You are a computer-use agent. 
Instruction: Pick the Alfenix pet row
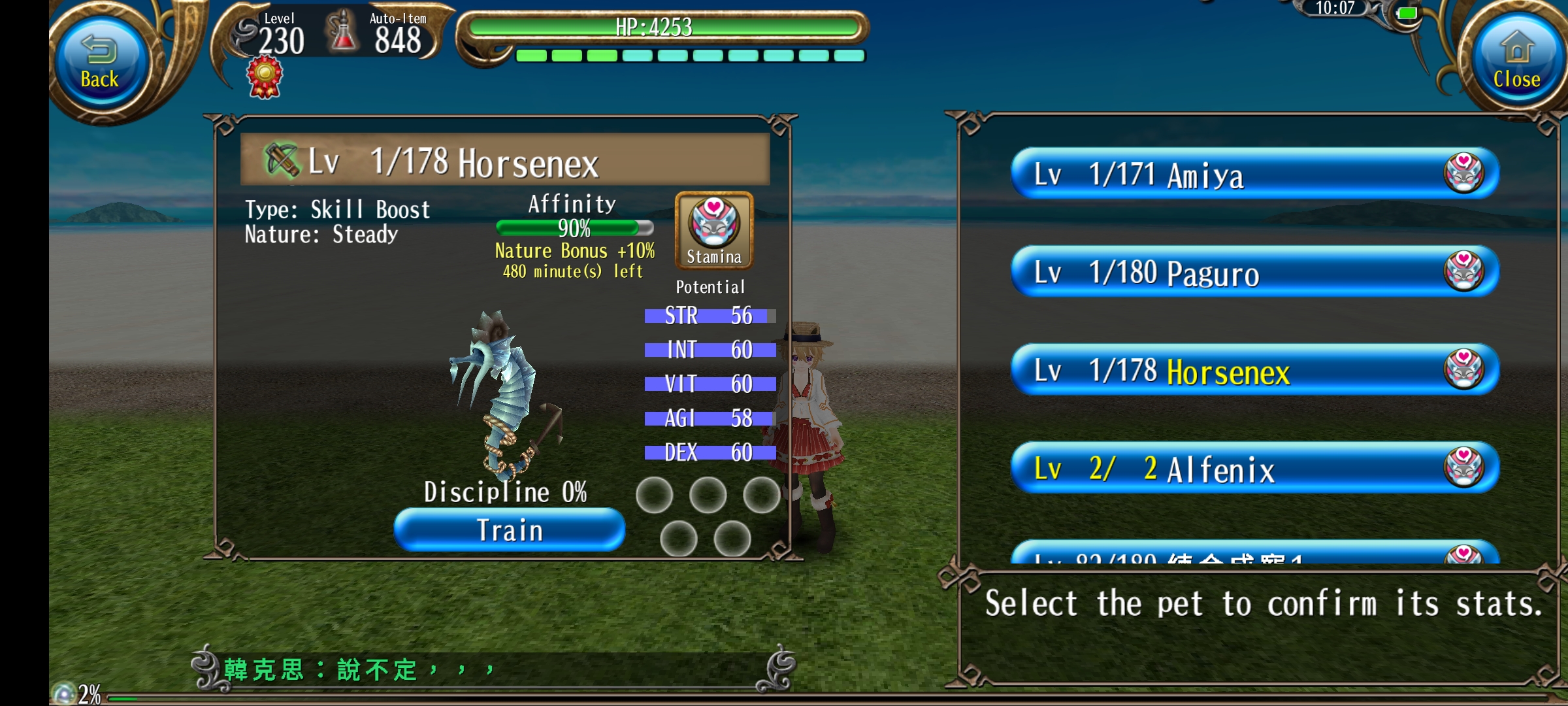point(1254,468)
